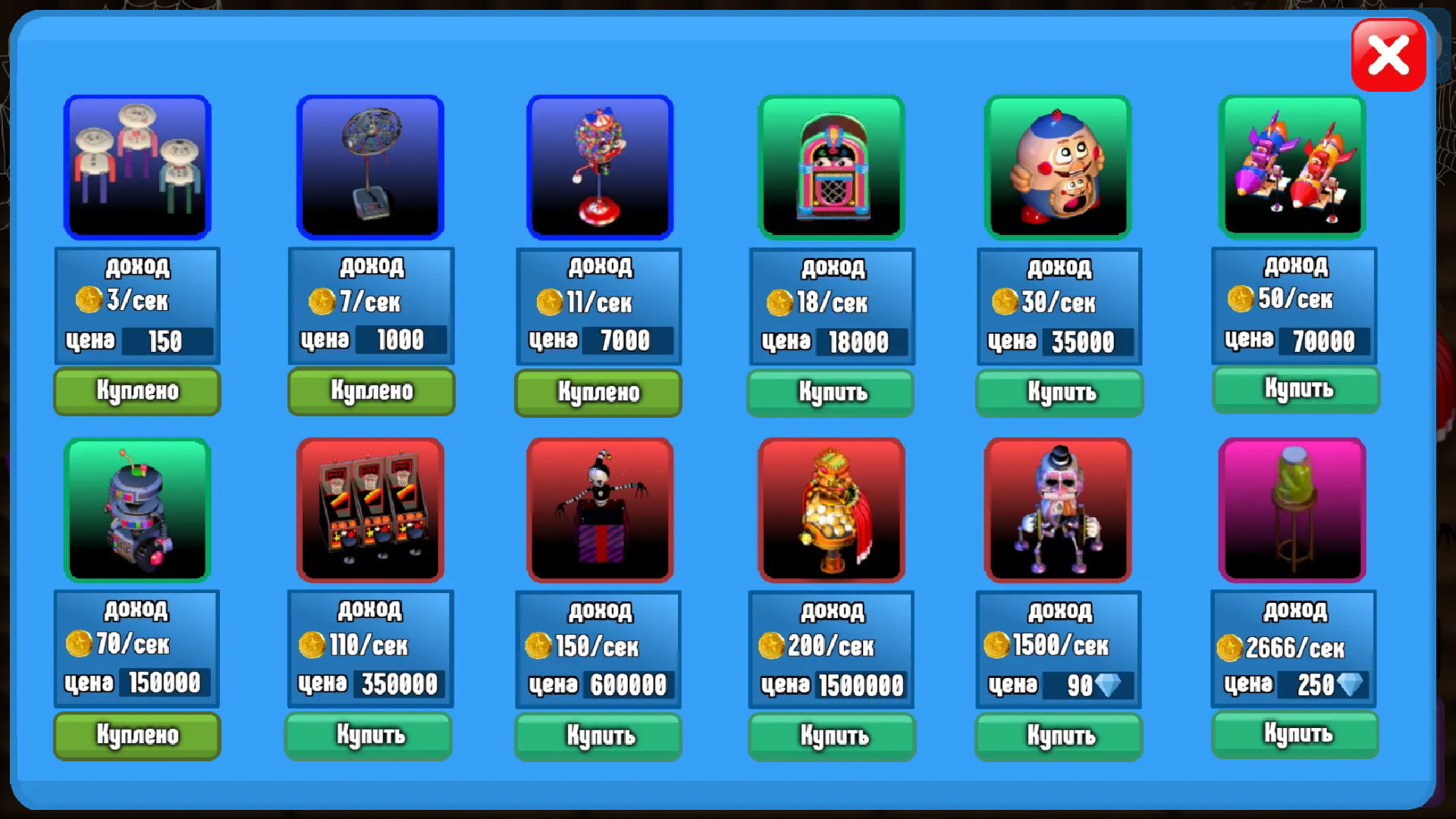Screen dimensions: 1456x819
Task: Select the marionette puppets item thumbnail
Action: 136,166
